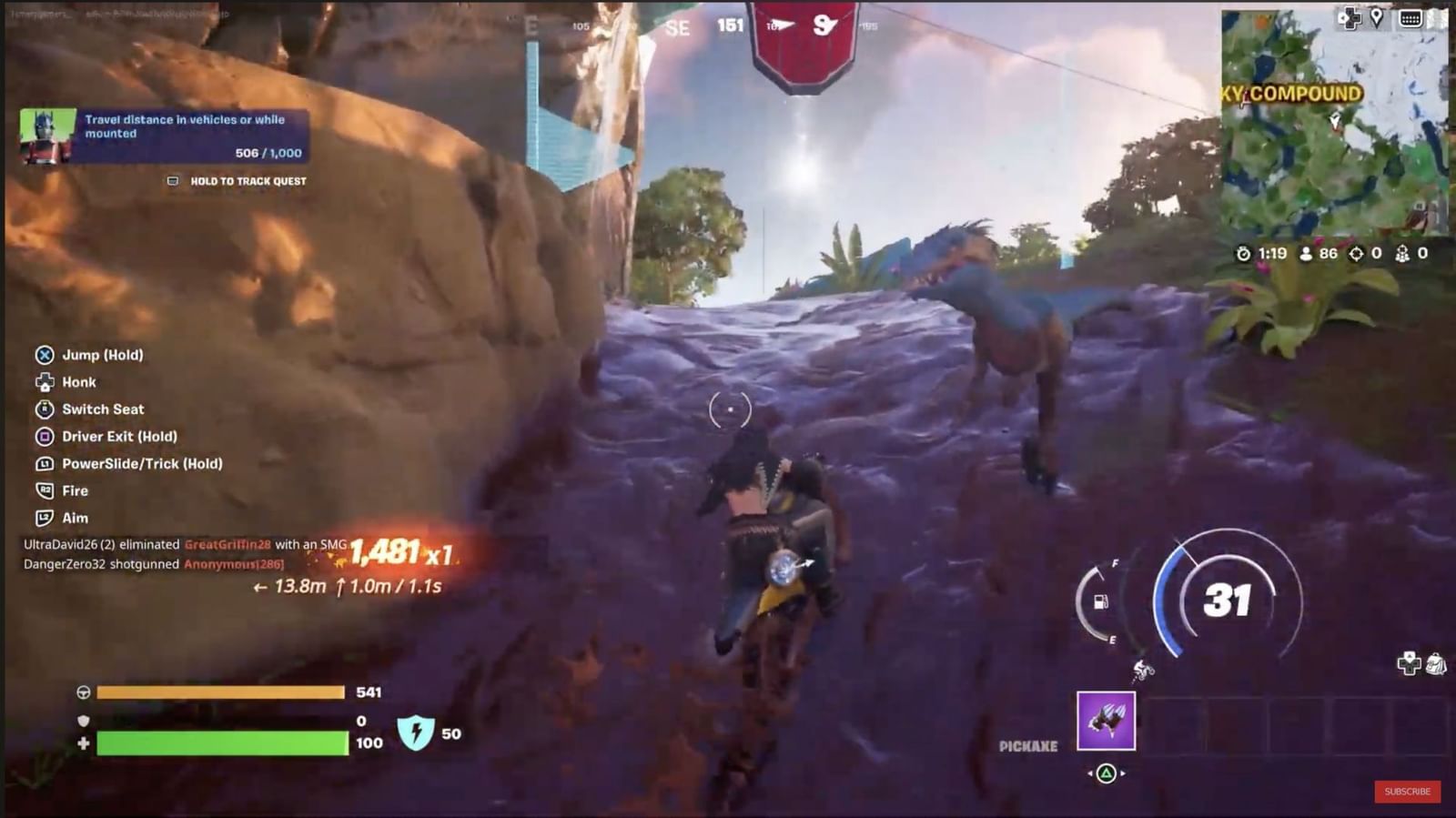1456x818 pixels.
Task: Click the map location pin icon
Action: pos(1377,17)
